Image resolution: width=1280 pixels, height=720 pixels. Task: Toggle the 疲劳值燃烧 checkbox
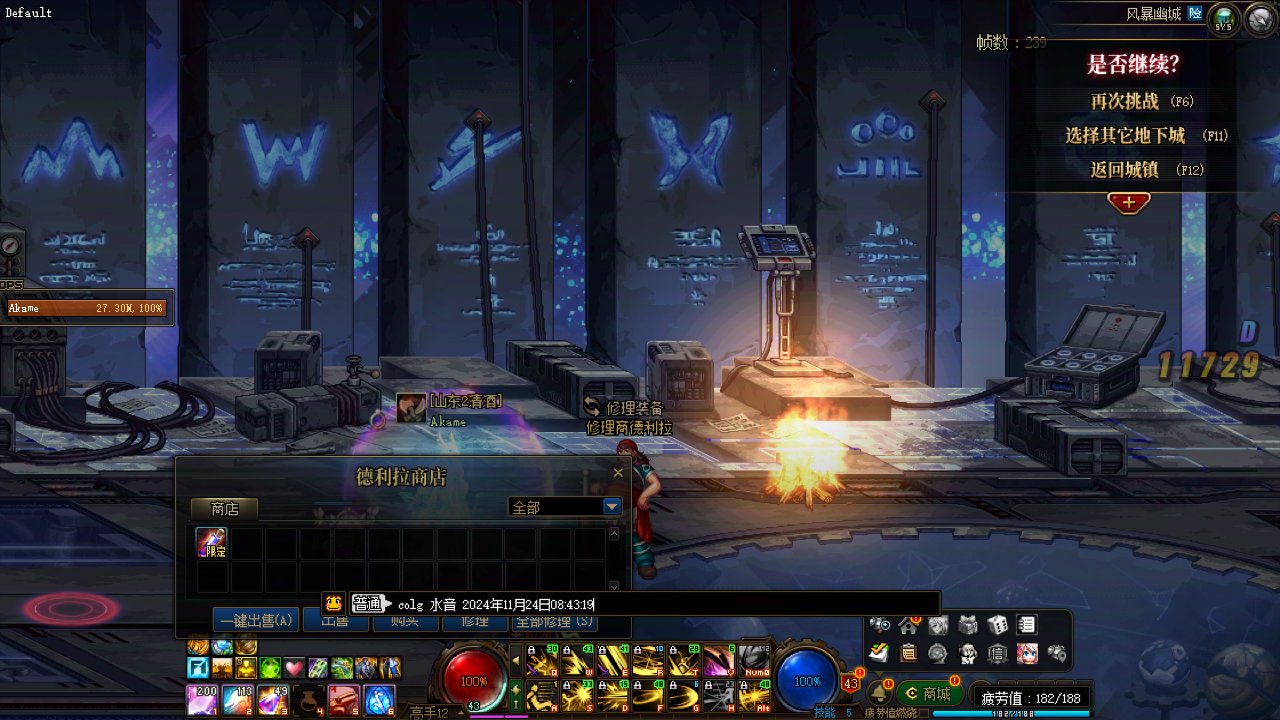coord(924,713)
